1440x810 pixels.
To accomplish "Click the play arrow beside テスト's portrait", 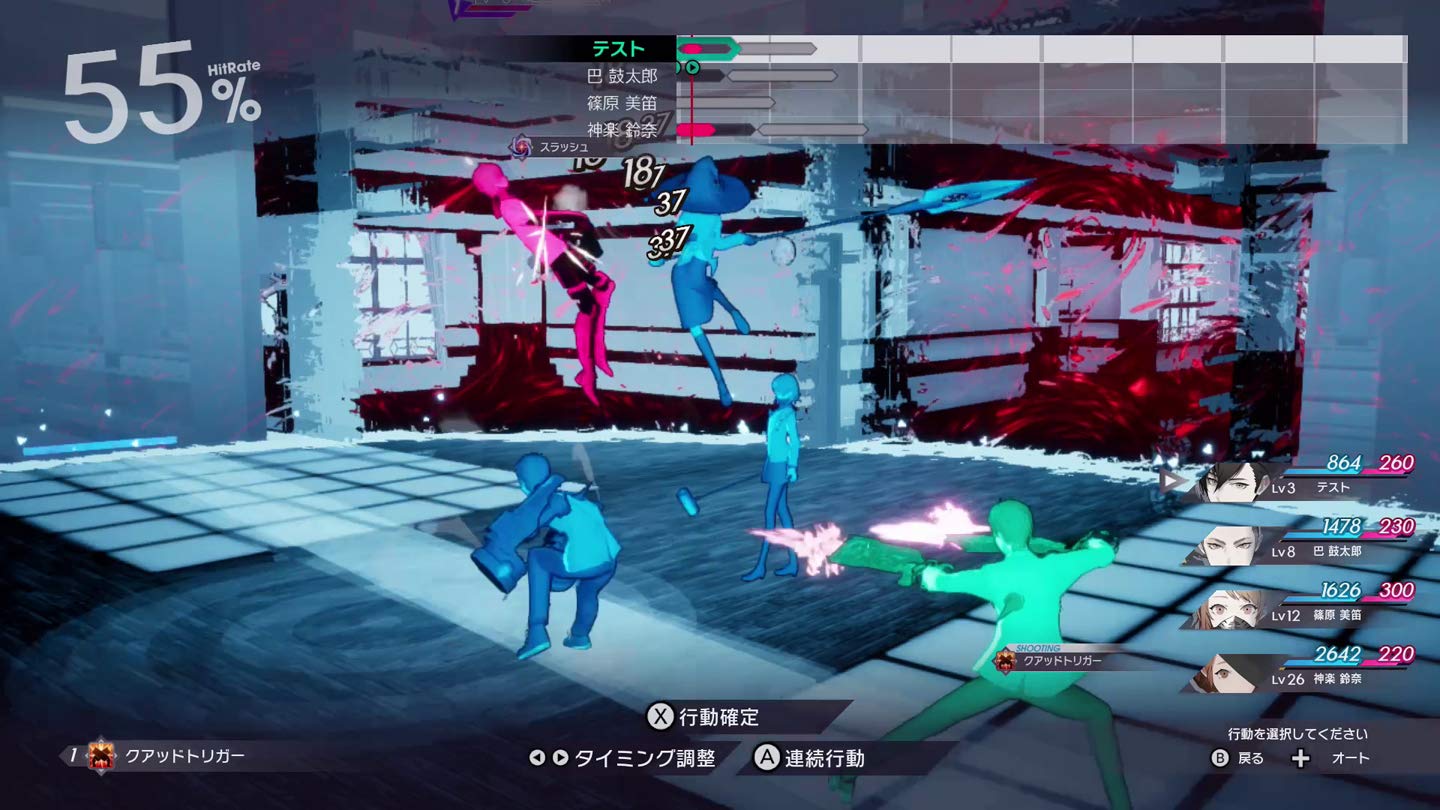I will (1168, 479).
